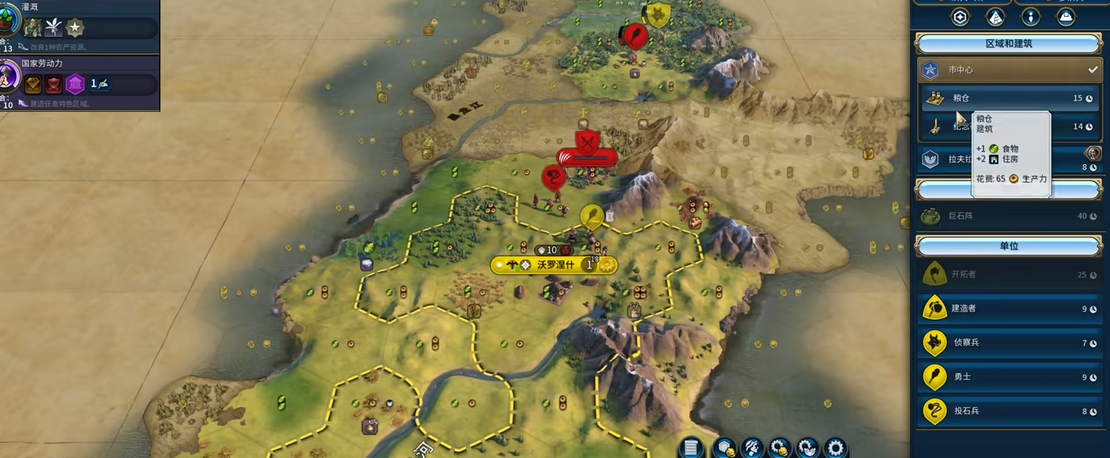Viewport: 1110px width, 458px height.
Task: Switch to the pyramid tab icon
Action: point(995,16)
